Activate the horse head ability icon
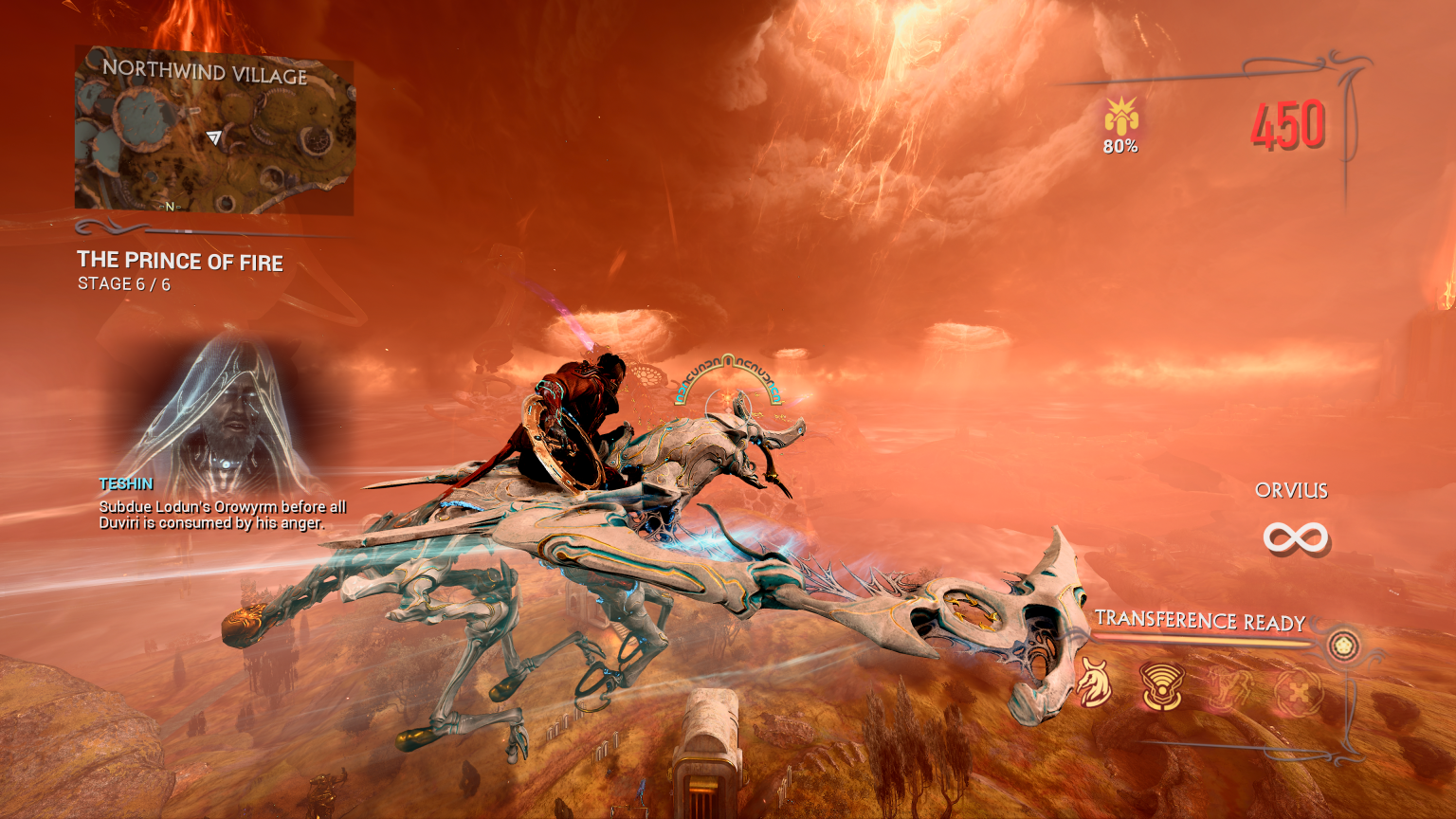This screenshot has height=819, width=1456. [x=1094, y=684]
